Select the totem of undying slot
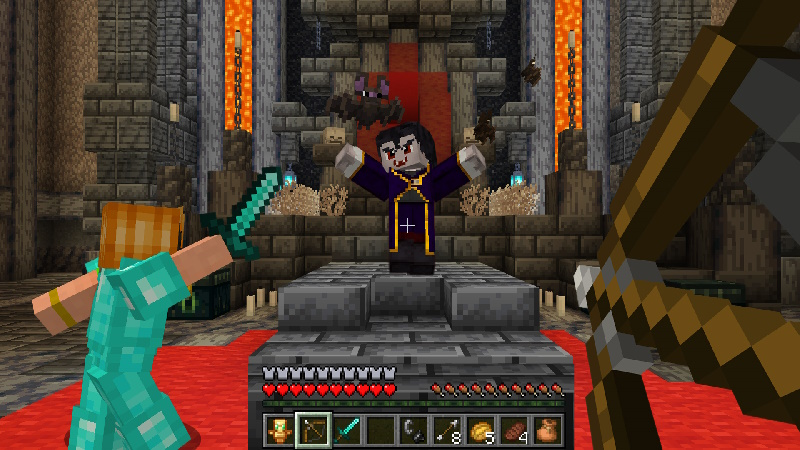The image size is (800, 450). pos(279,430)
